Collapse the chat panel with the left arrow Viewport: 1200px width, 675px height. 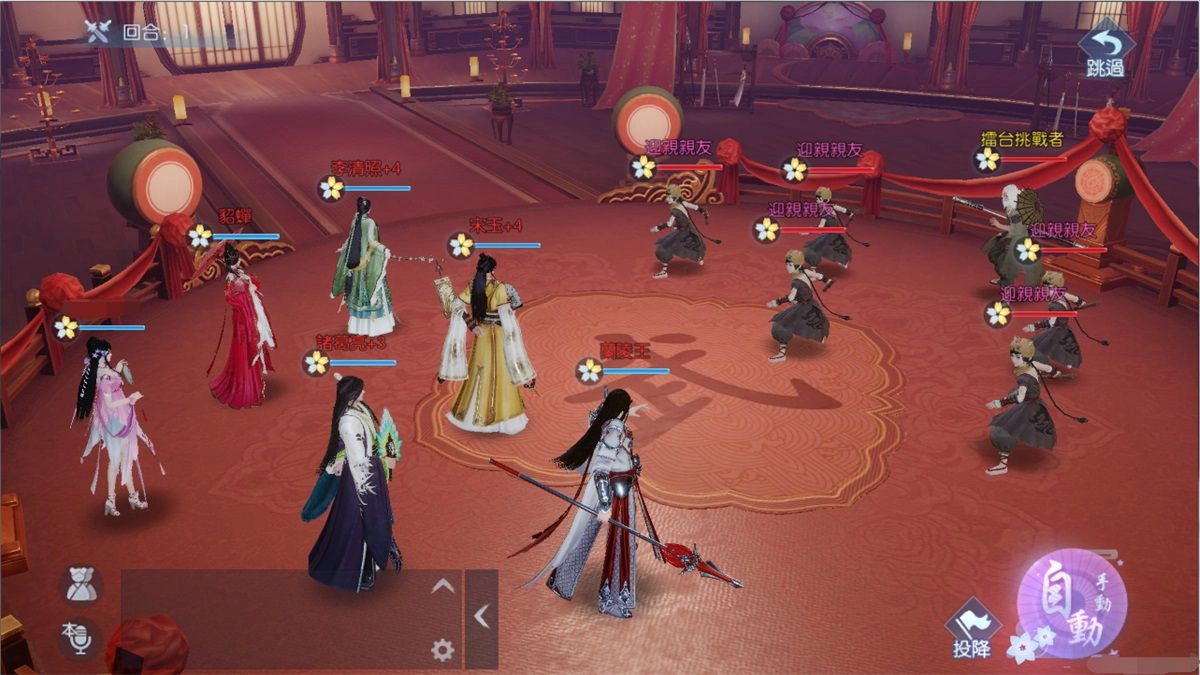click(482, 618)
